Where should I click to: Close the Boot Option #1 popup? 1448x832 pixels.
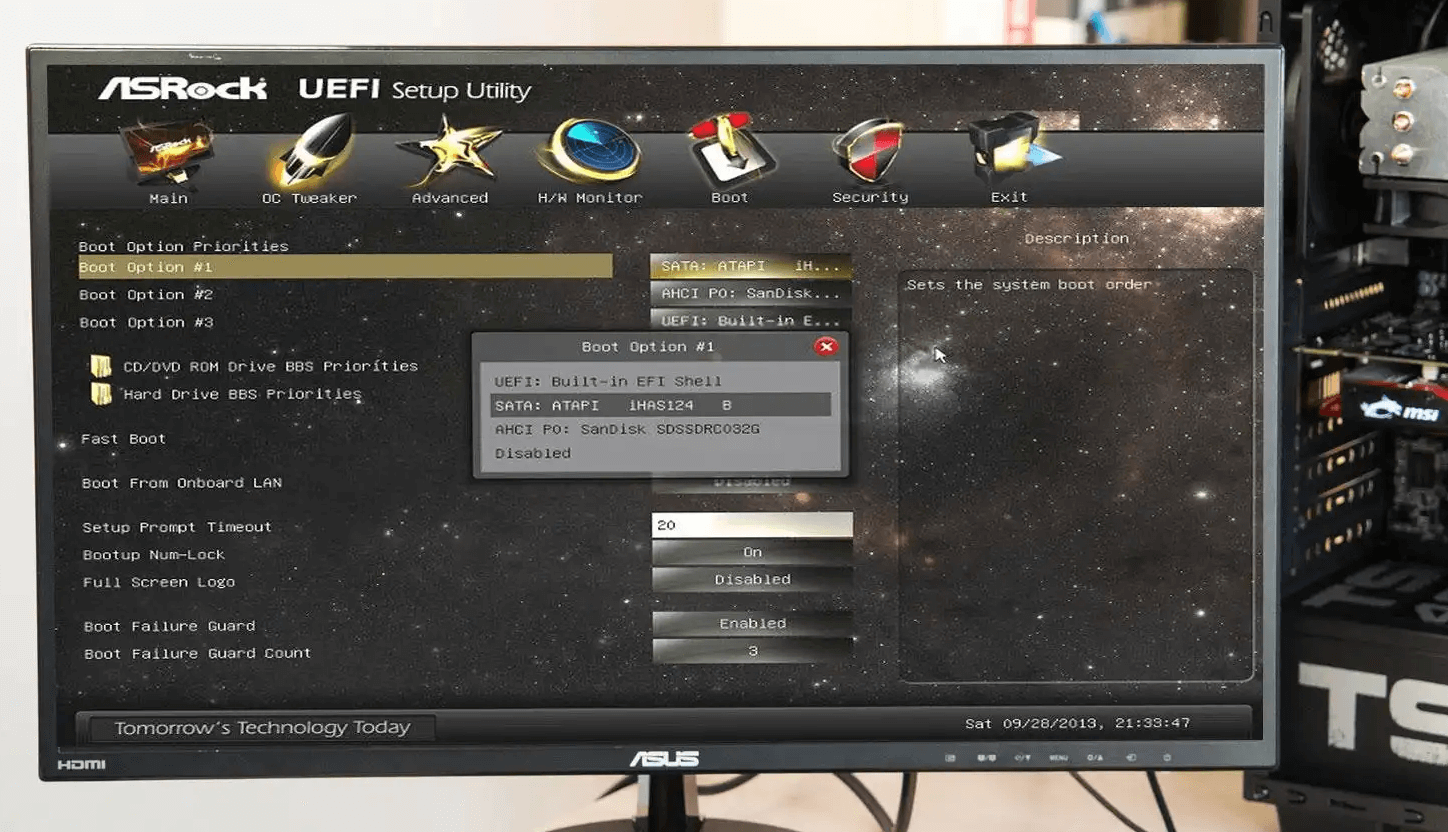pyautogui.click(x=826, y=347)
